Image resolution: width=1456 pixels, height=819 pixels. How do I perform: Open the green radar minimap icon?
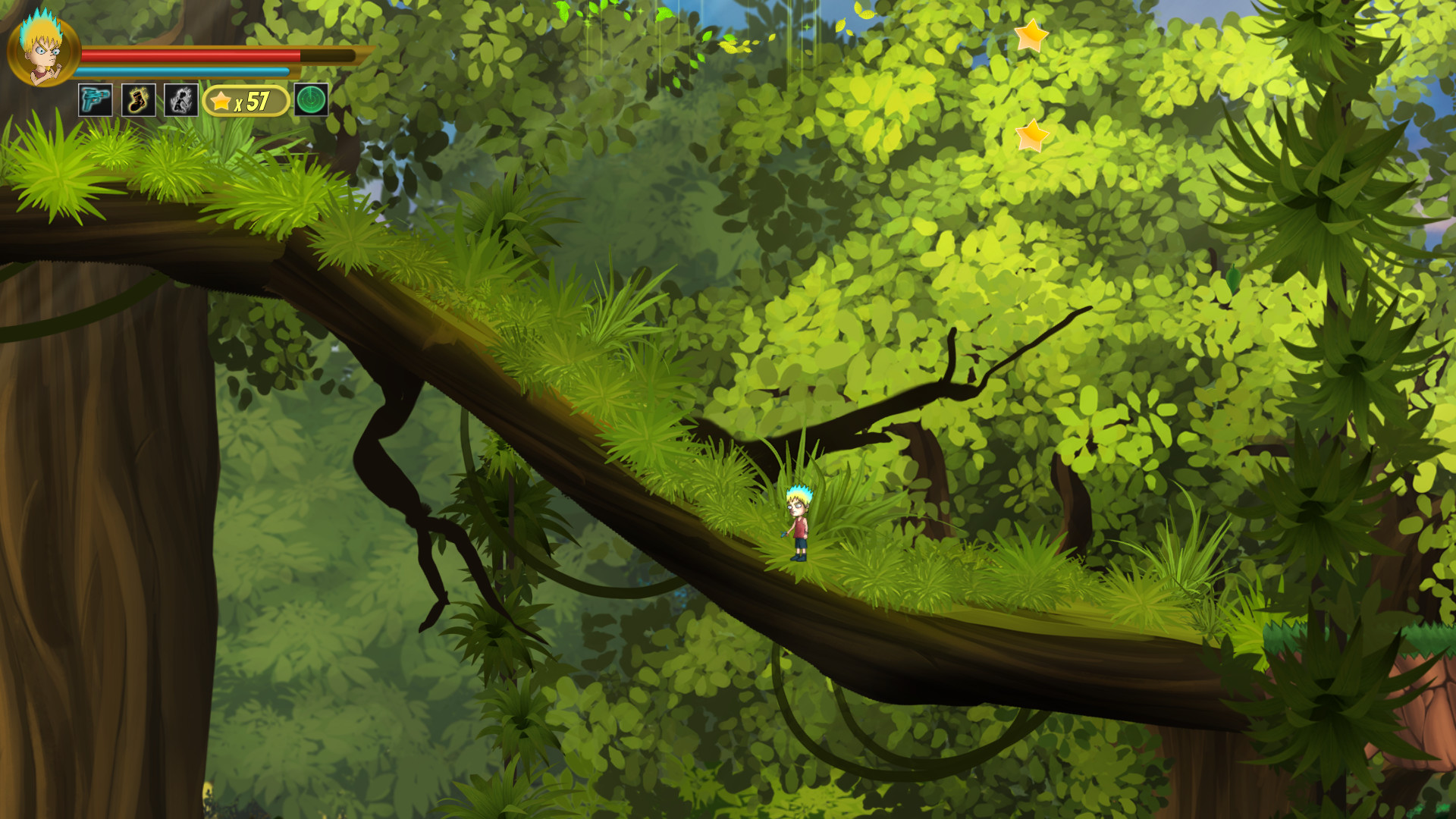309,98
